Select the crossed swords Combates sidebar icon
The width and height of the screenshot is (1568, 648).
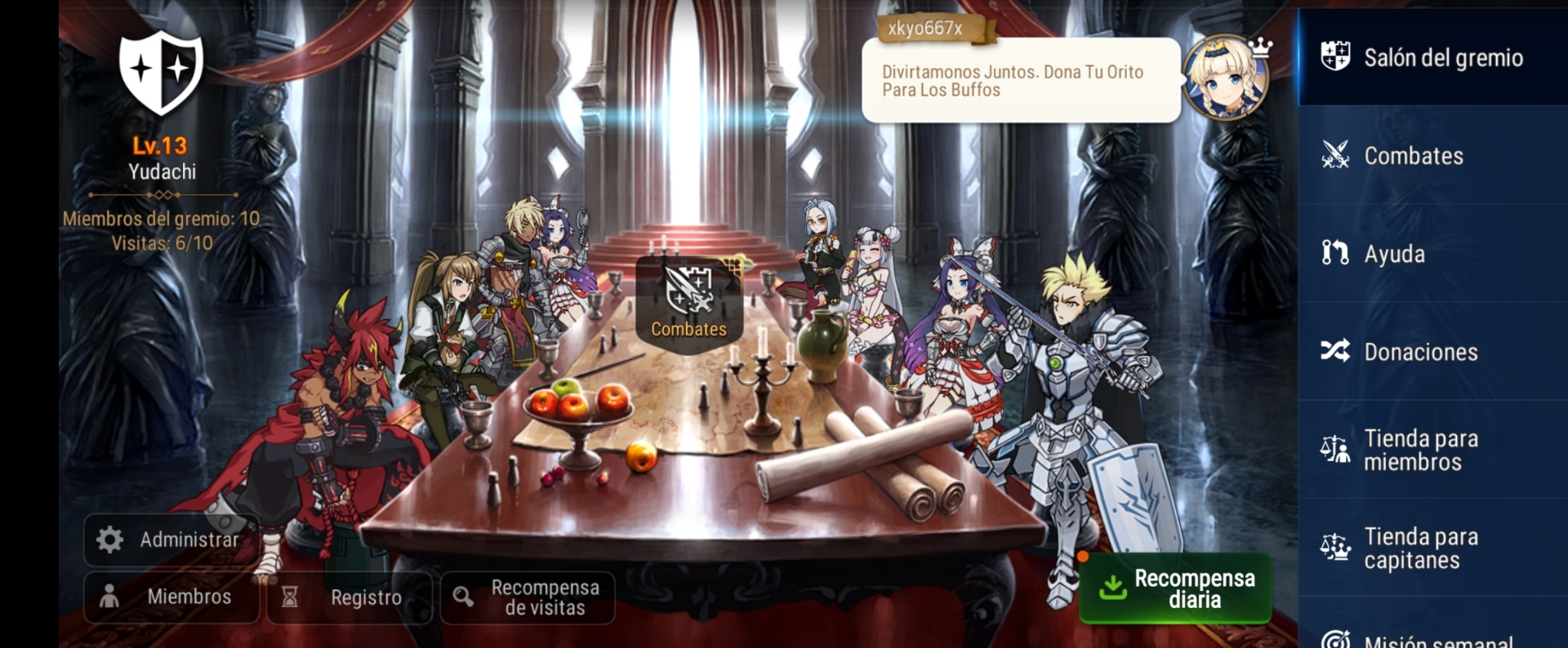[1336, 156]
